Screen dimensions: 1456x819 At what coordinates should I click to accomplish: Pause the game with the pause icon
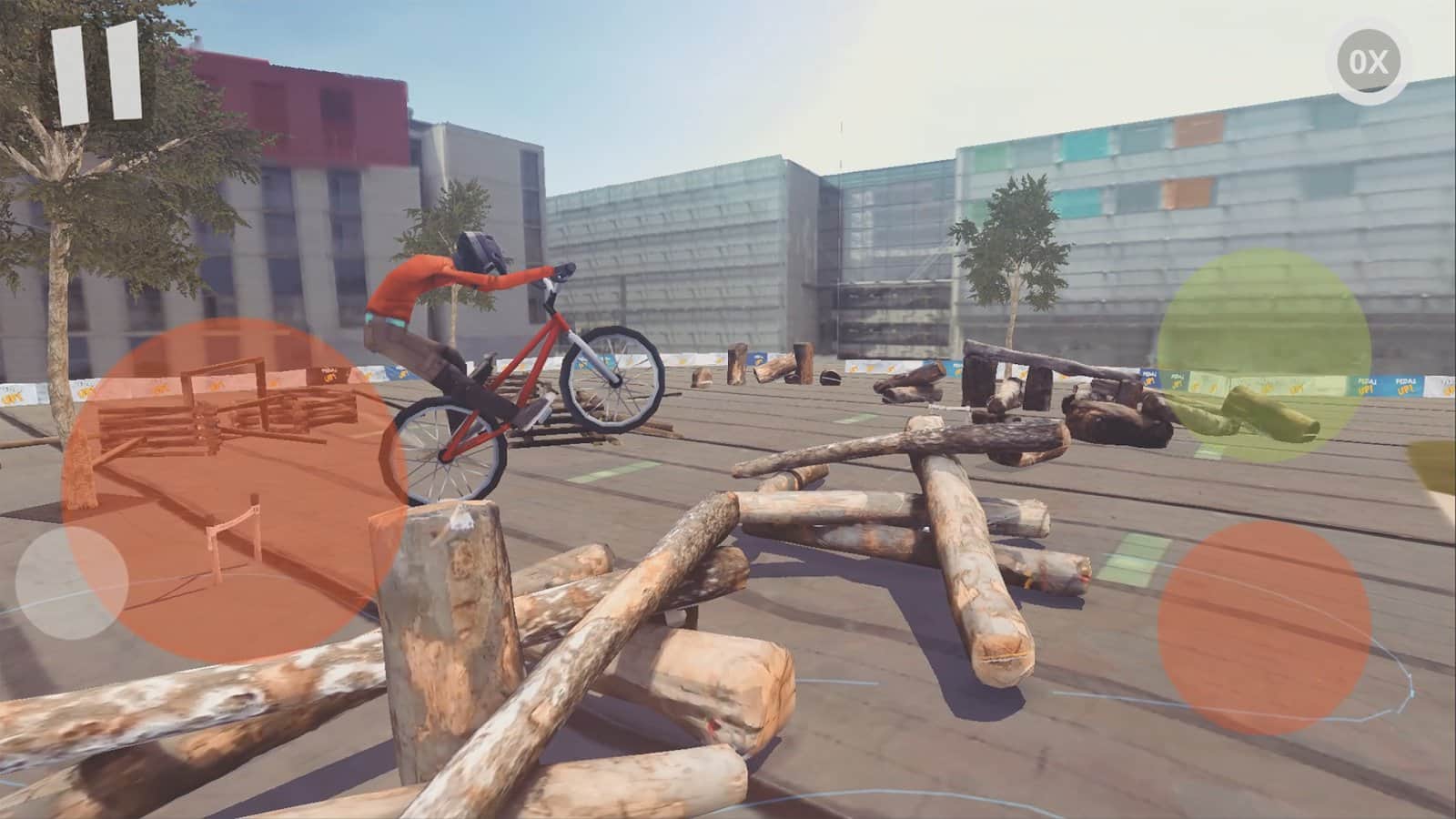pyautogui.click(x=96, y=72)
